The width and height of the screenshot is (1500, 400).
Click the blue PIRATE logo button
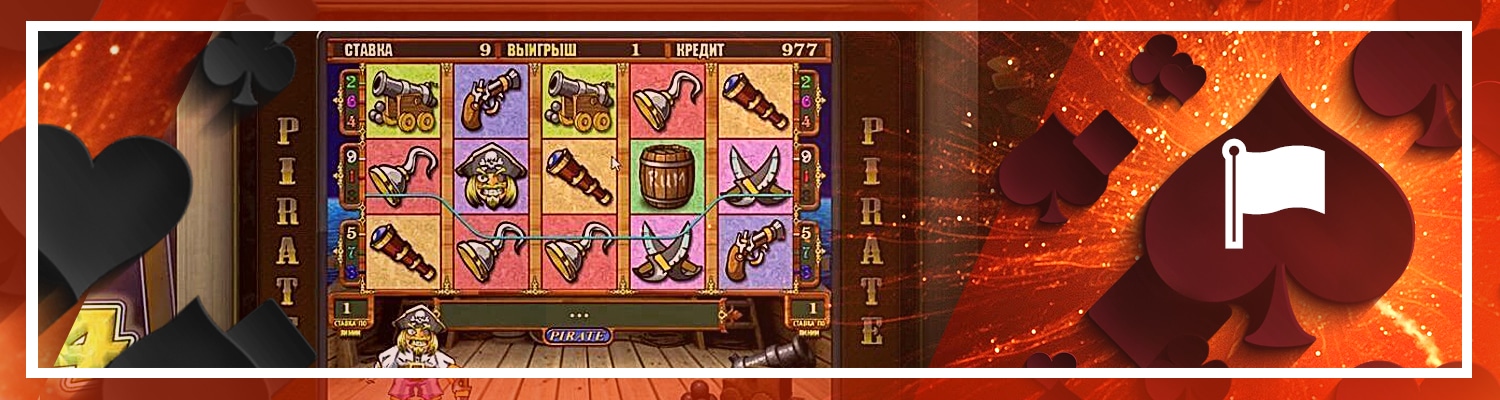pyautogui.click(x=578, y=335)
